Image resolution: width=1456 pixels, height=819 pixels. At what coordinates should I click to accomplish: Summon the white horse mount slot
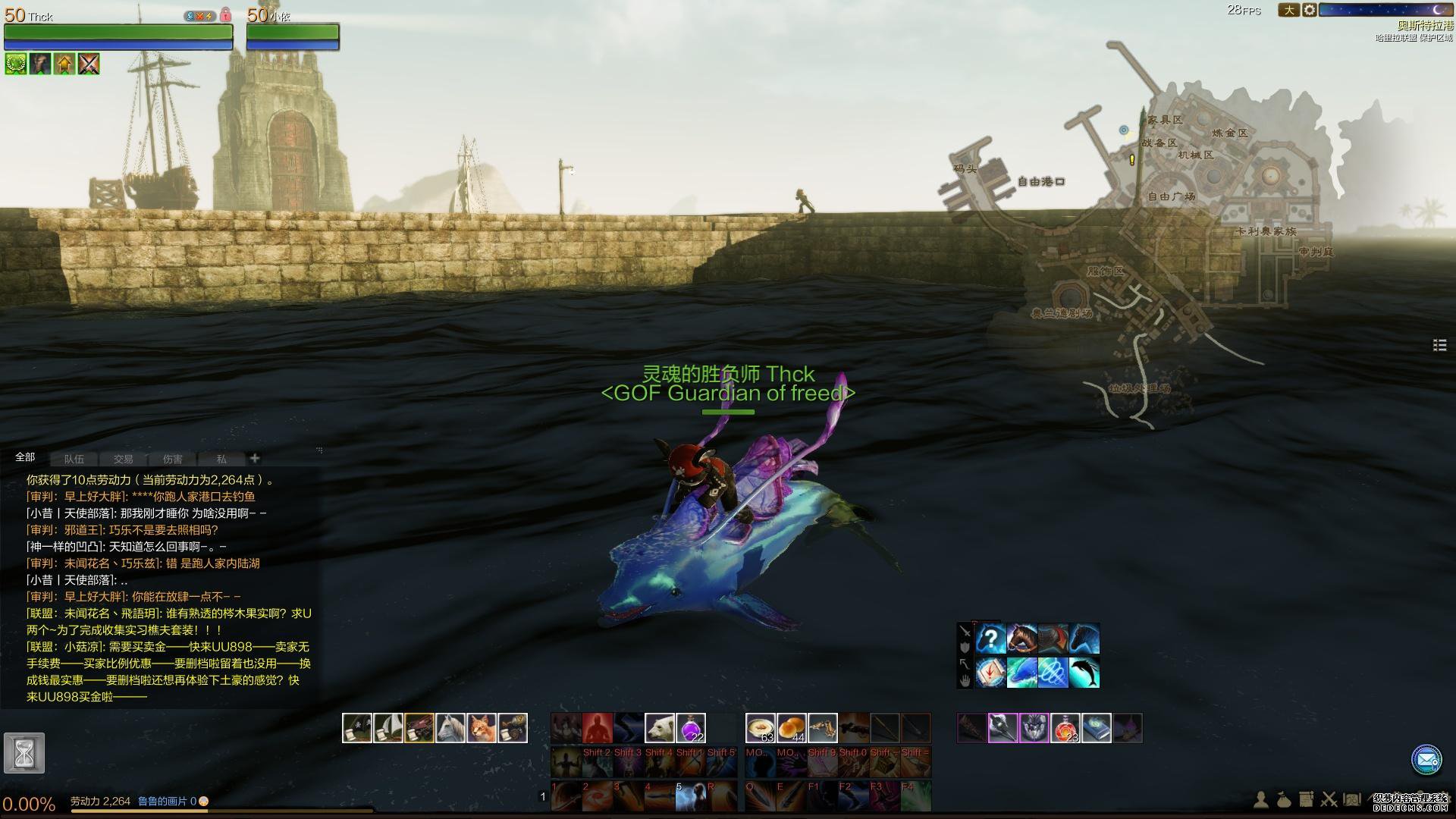[450, 728]
